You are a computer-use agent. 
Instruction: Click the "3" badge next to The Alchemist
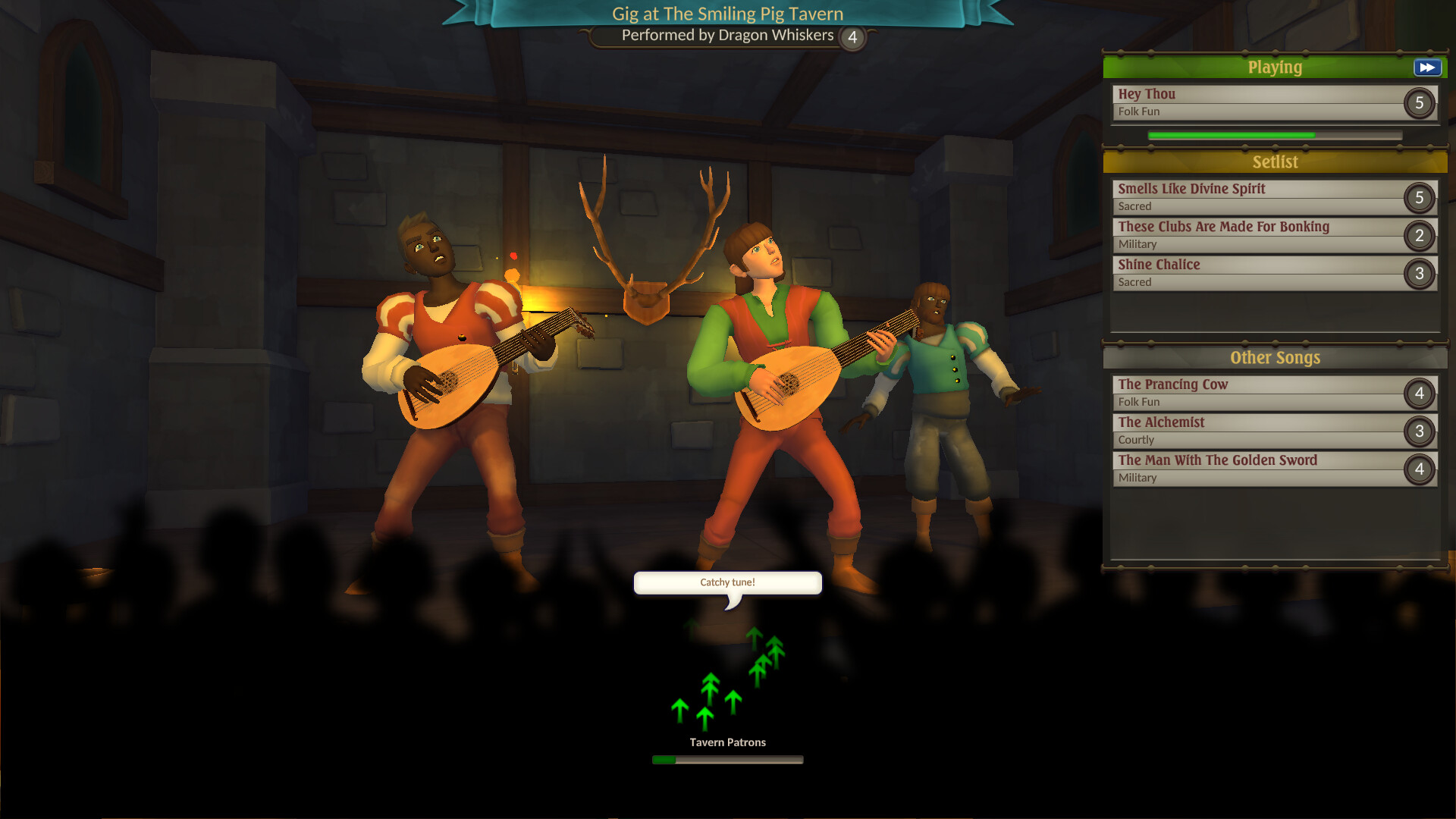tap(1419, 431)
